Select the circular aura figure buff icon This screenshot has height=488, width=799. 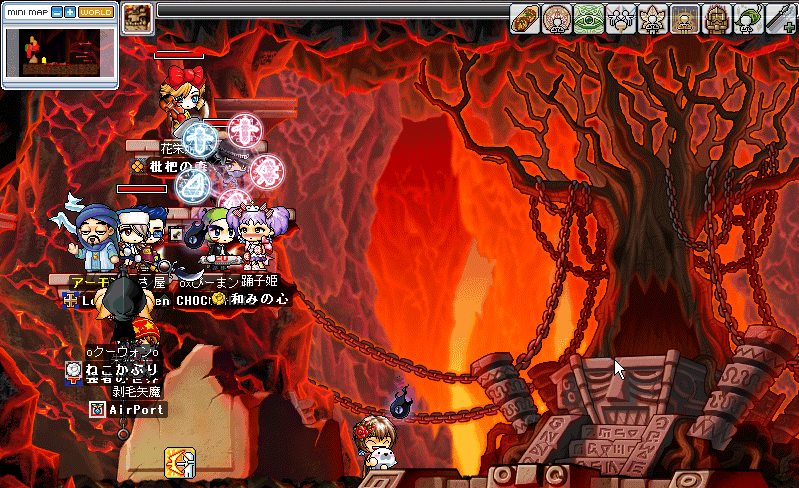pos(558,18)
